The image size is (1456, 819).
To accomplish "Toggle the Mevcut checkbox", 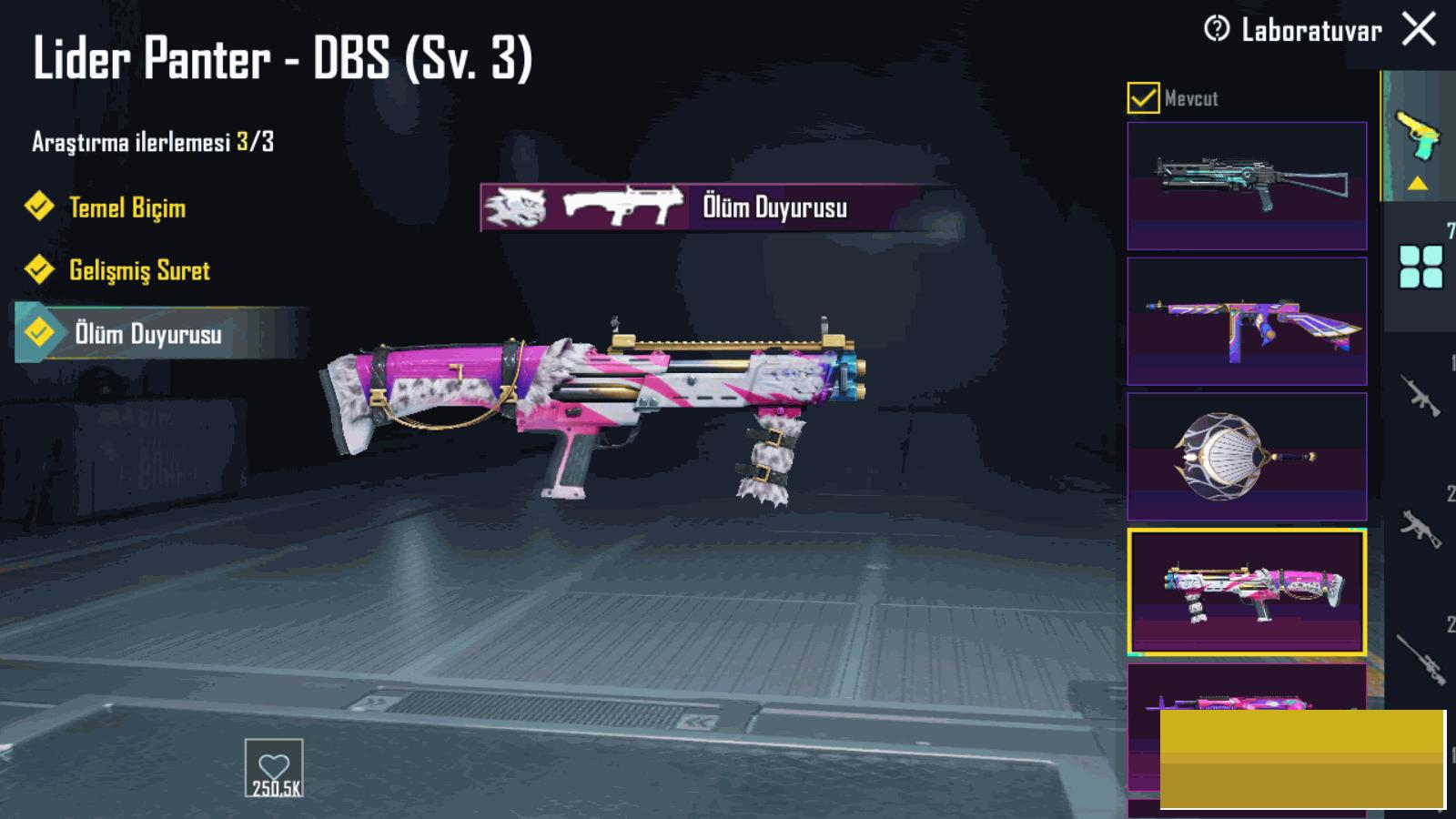I will (x=1143, y=97).
